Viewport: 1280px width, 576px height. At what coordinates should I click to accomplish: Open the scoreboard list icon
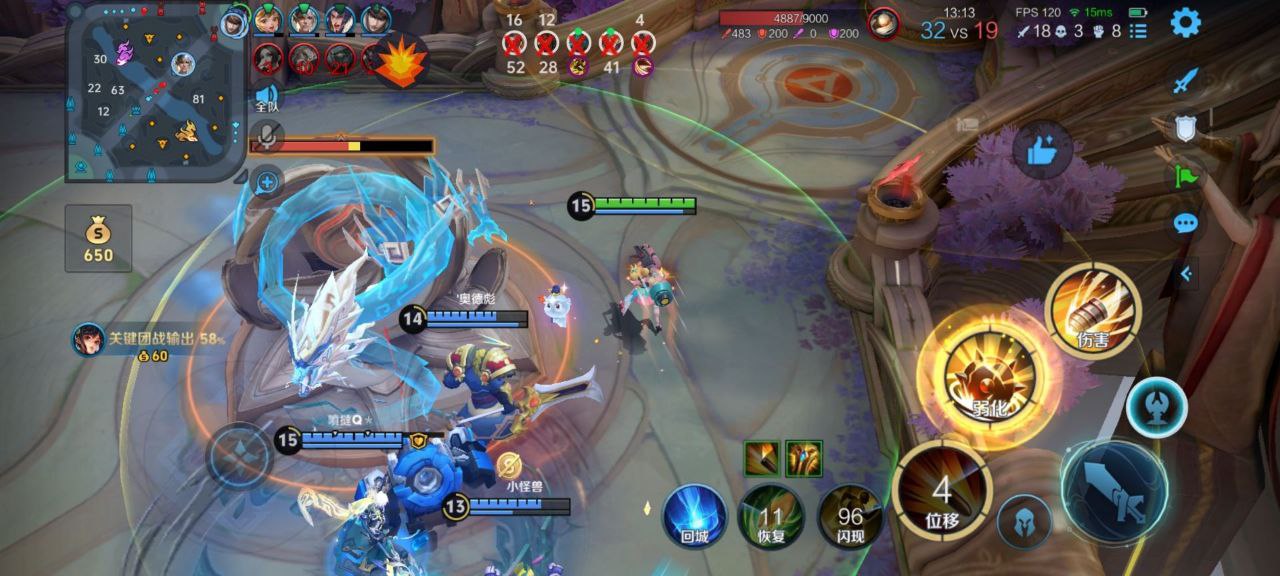coord(1138,31)
